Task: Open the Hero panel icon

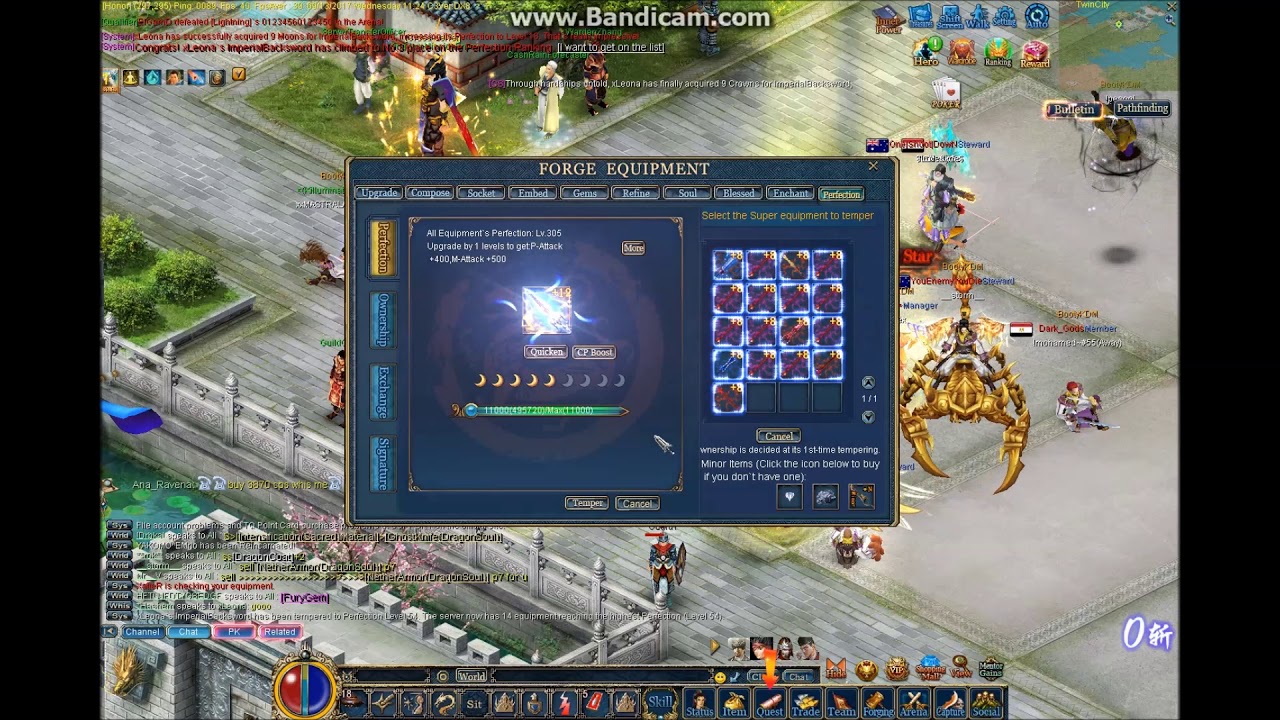Action: (x=925, y=50)
